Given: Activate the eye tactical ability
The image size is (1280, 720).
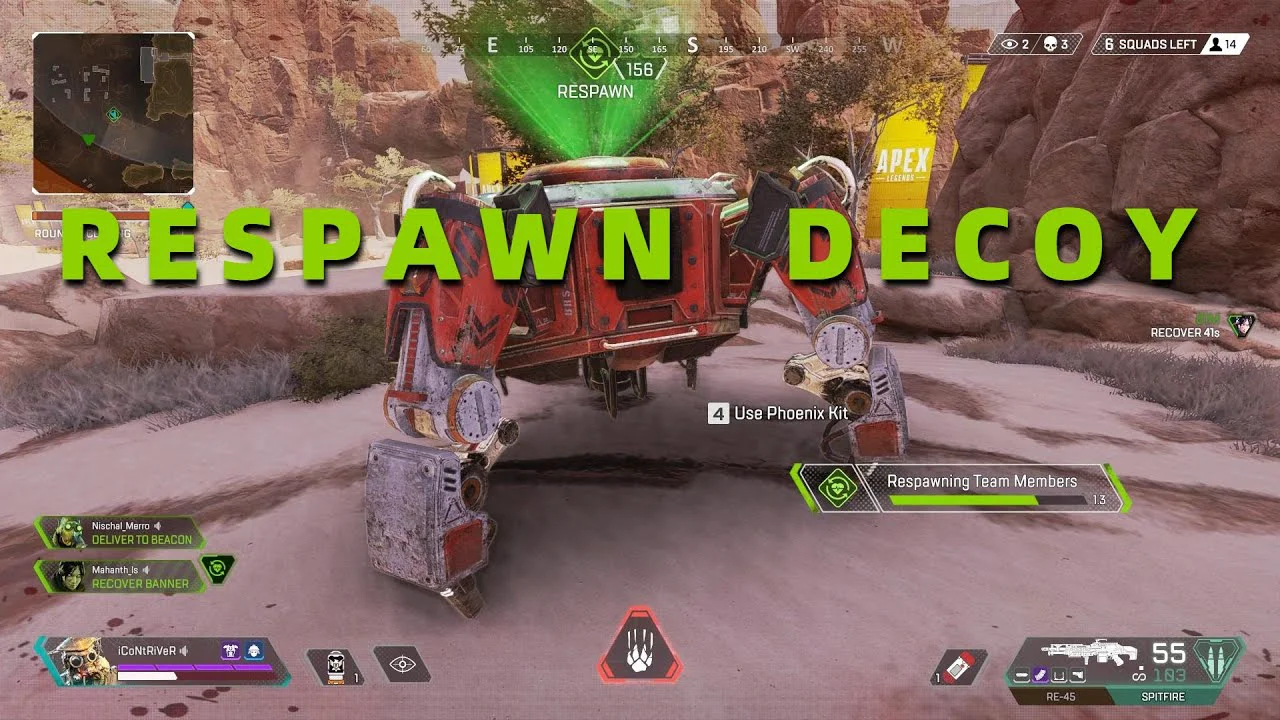Looking at the screenshot, I should 402,664.
